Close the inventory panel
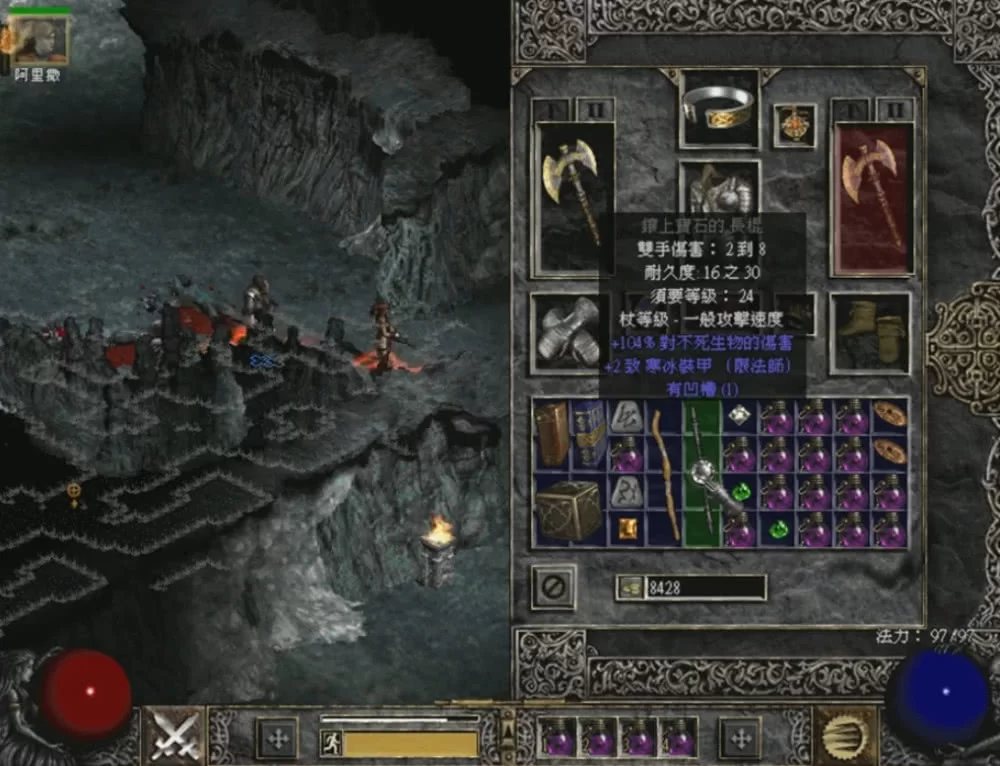This screenshot has width=1000, height=766. point(552,587)
